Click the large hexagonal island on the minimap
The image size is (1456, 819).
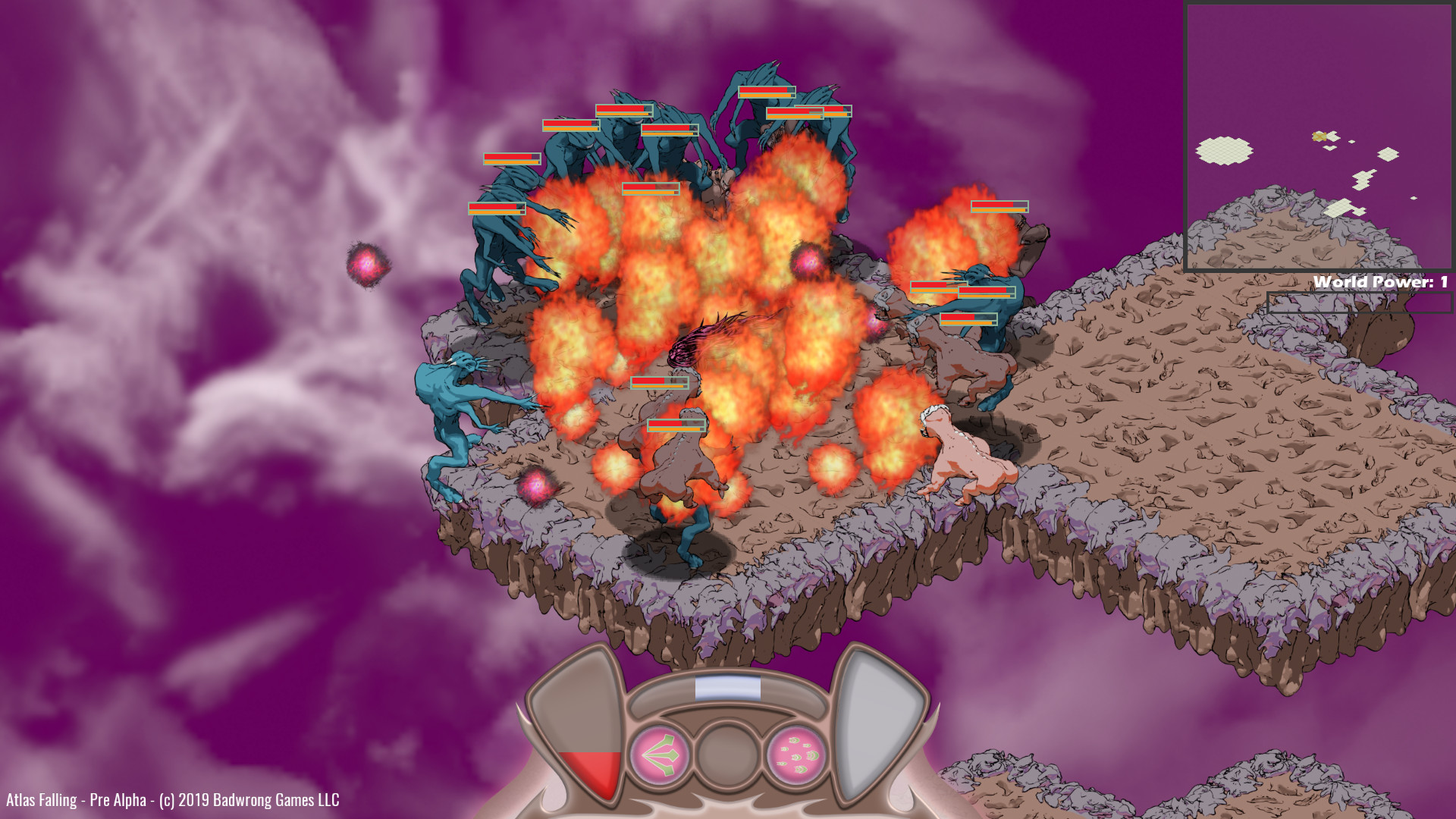(1224, 150)
